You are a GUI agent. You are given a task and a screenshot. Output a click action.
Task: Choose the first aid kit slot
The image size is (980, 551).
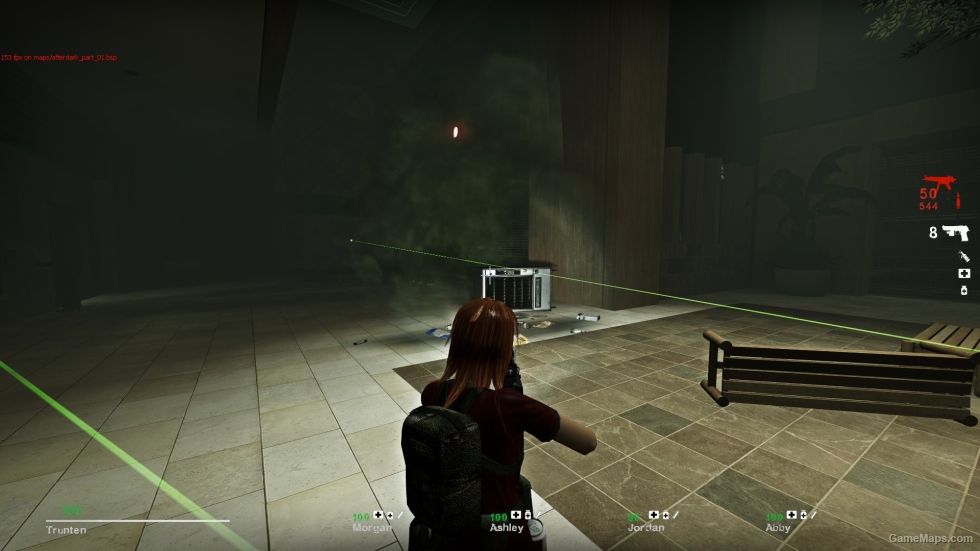point(964,273)
